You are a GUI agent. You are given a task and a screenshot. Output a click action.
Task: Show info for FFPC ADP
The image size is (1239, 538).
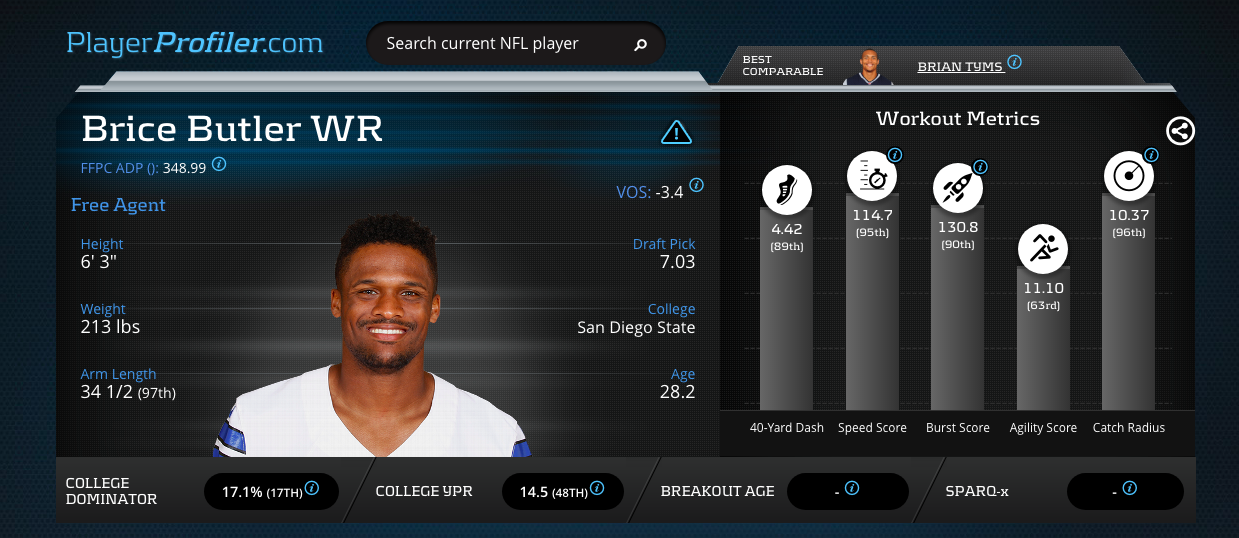[x=219, y=164]
